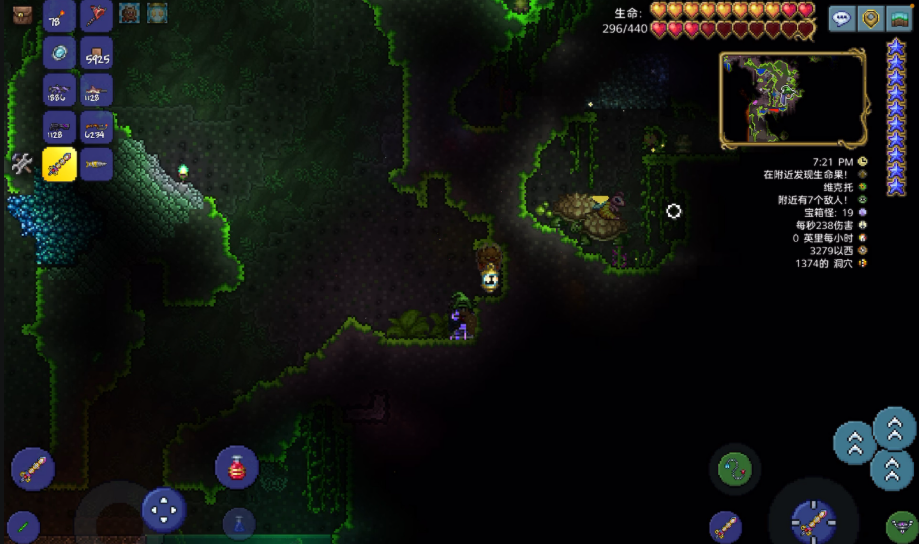Select the torch stack of 78
The height and width of the screenshot is (544, 919).
pyautogui.click(x=59, y=17)
